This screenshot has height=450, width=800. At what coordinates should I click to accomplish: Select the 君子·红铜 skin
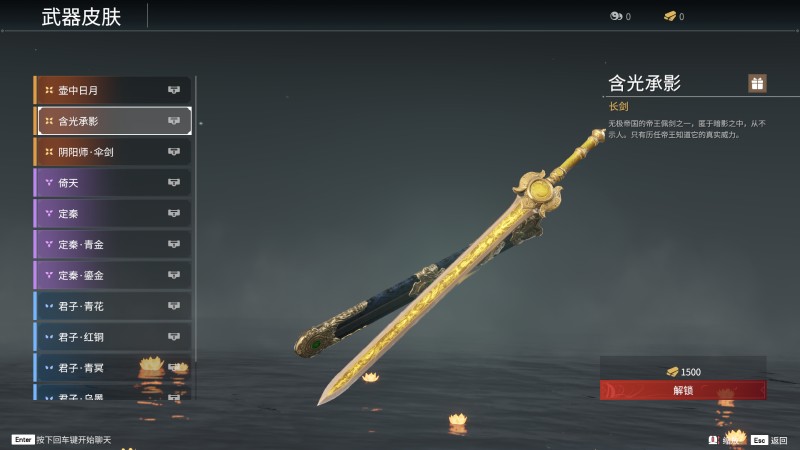[x=112, y=337]
